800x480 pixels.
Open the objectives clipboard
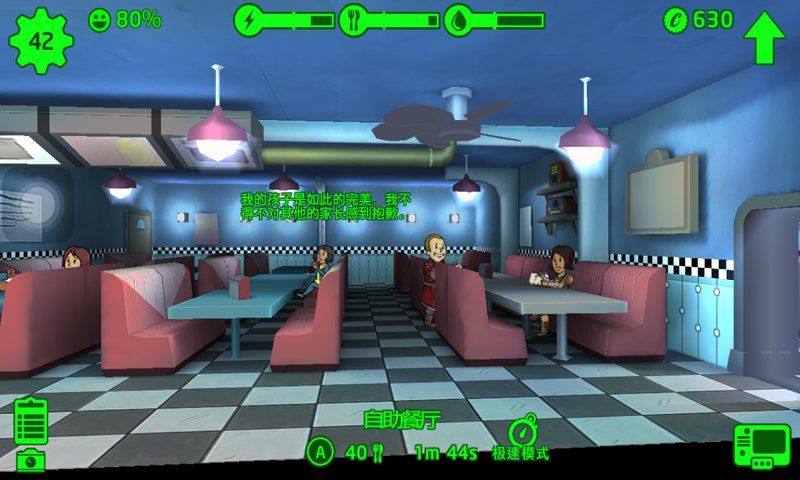(31, 420)
